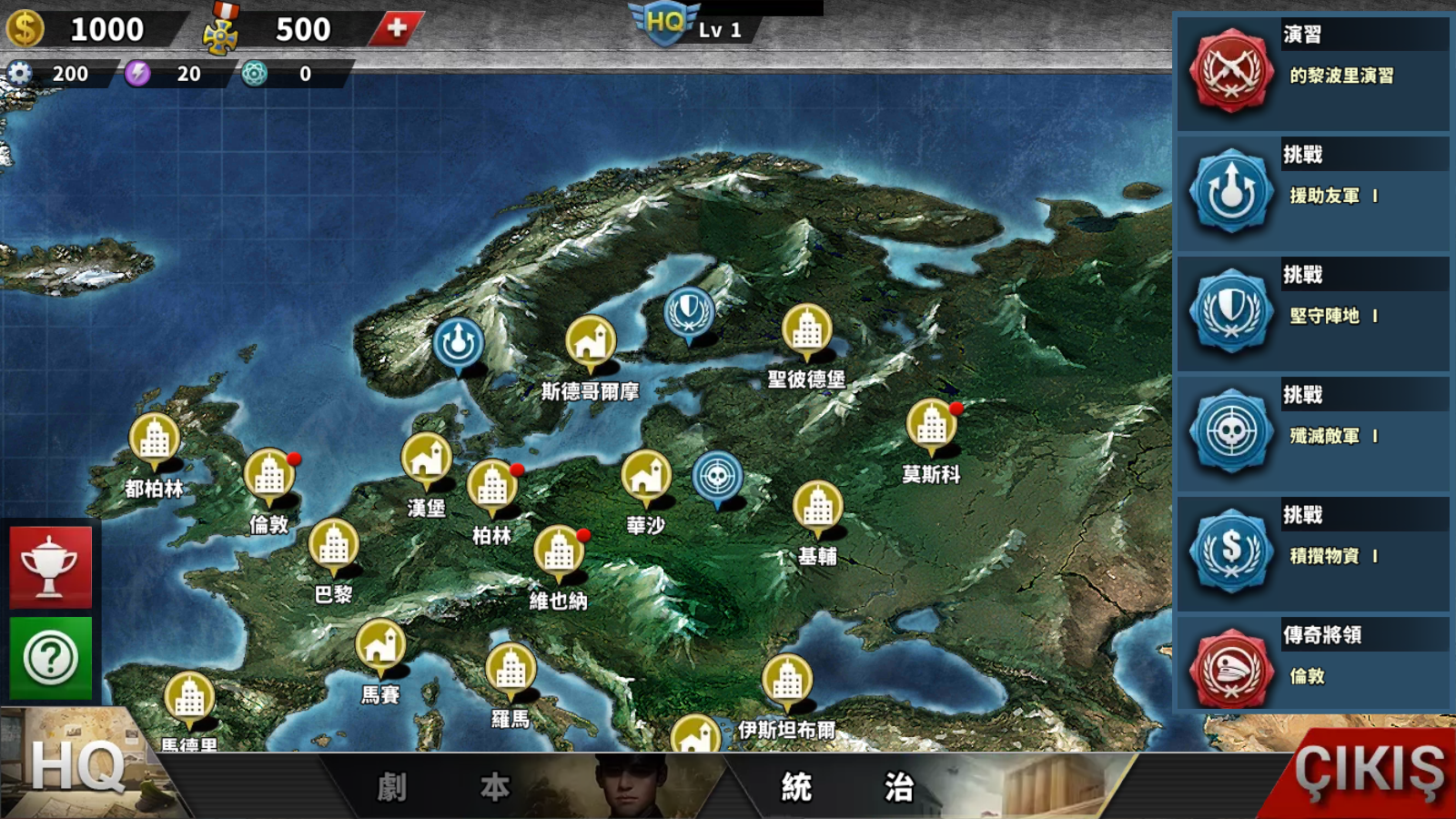Select the 積攢物資 challenge
The image size is (1456, 819).
pos(1312,553)
